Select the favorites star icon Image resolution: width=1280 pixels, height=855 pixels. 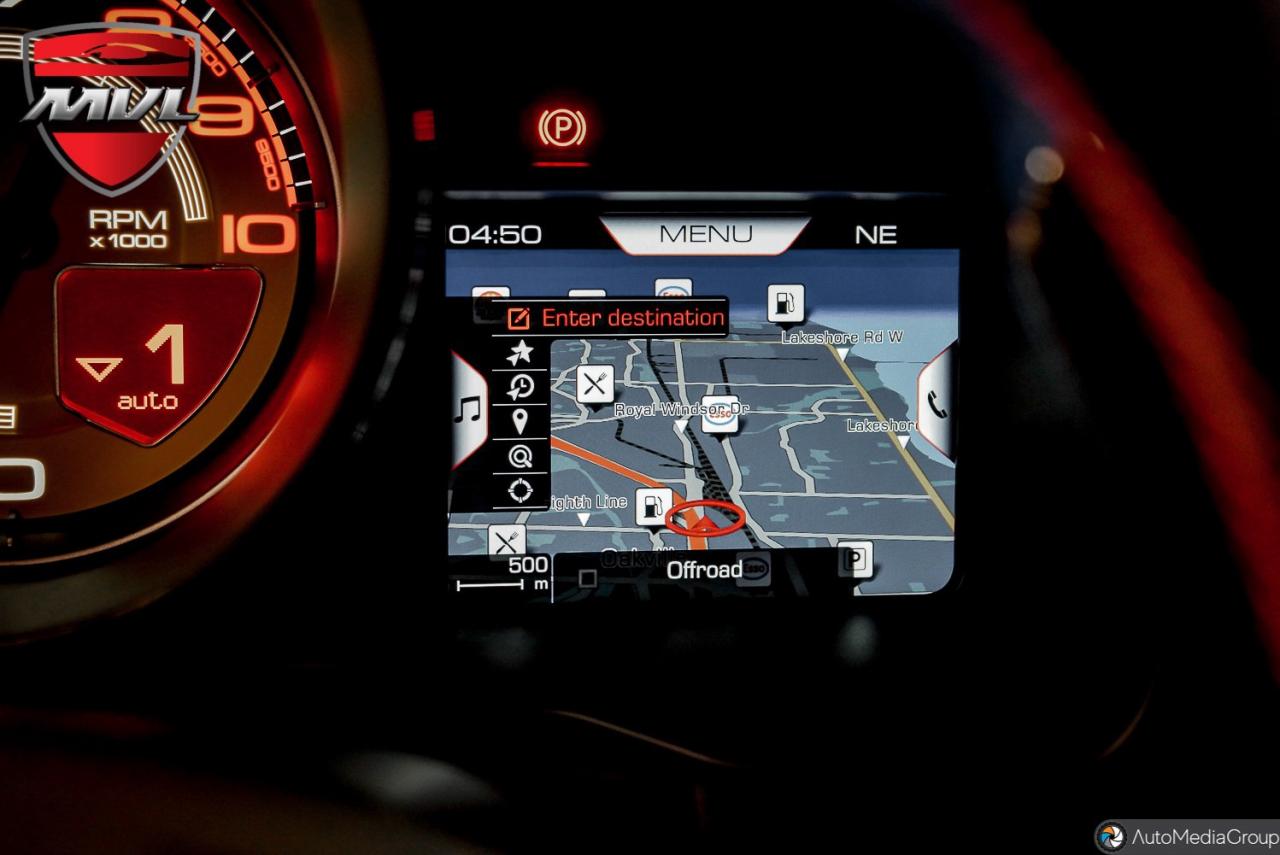coord(520,351)
